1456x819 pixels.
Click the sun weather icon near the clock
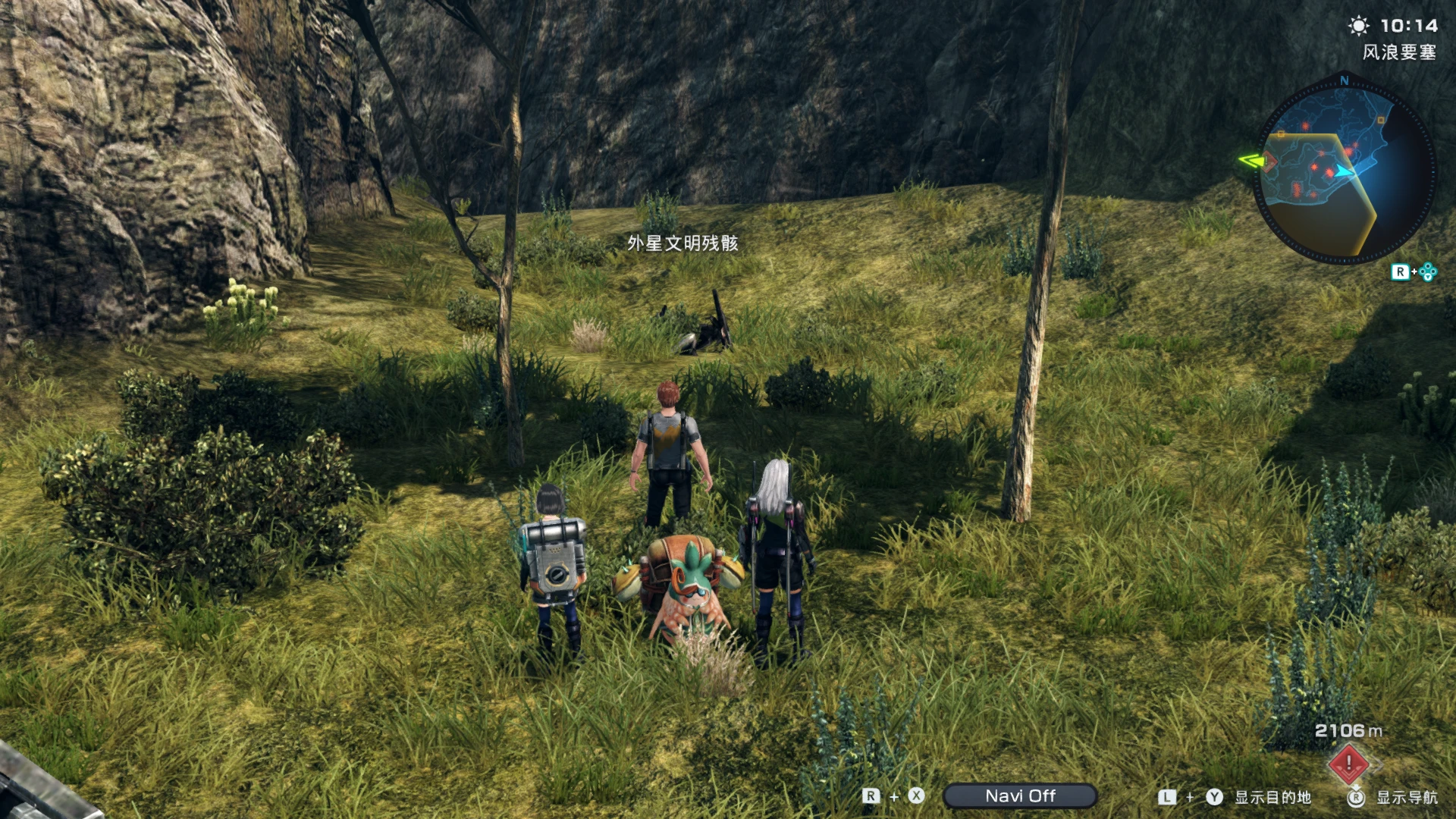coord(1359,26)
